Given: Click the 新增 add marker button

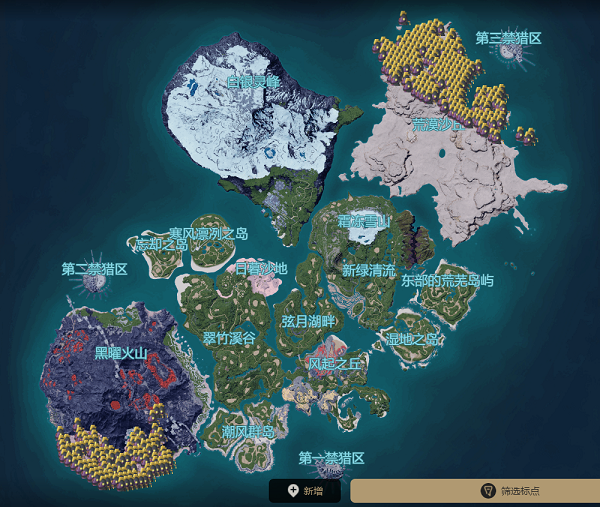Looking at the screenshot, I should coord(305,491).
